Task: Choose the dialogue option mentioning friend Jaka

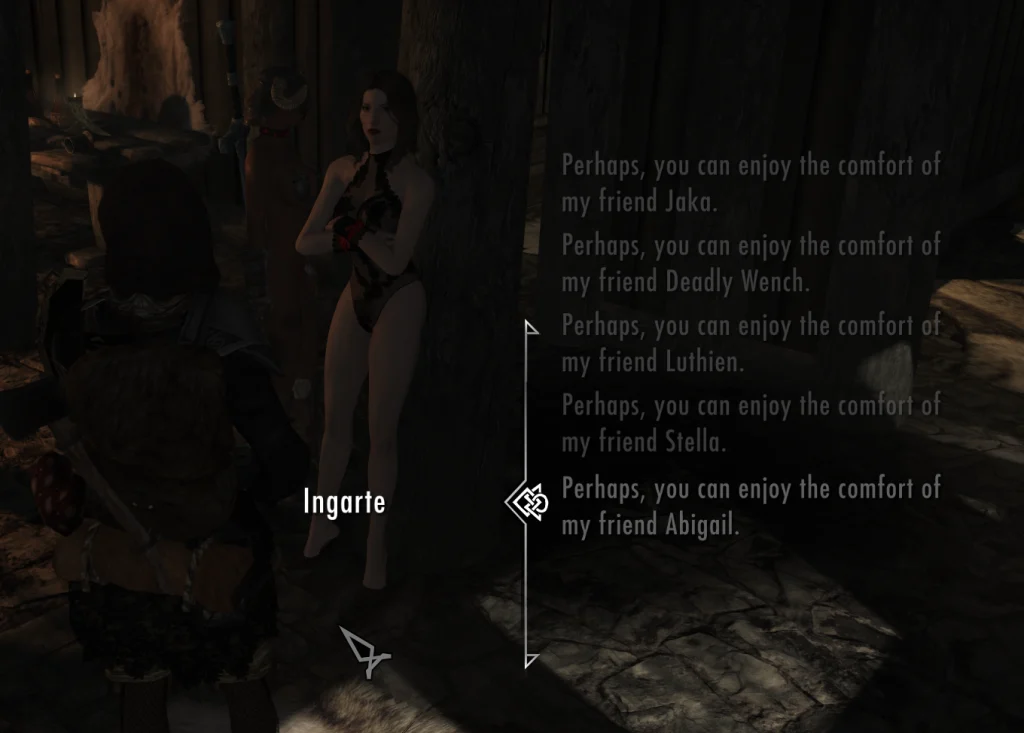Action: click(750, 183)
